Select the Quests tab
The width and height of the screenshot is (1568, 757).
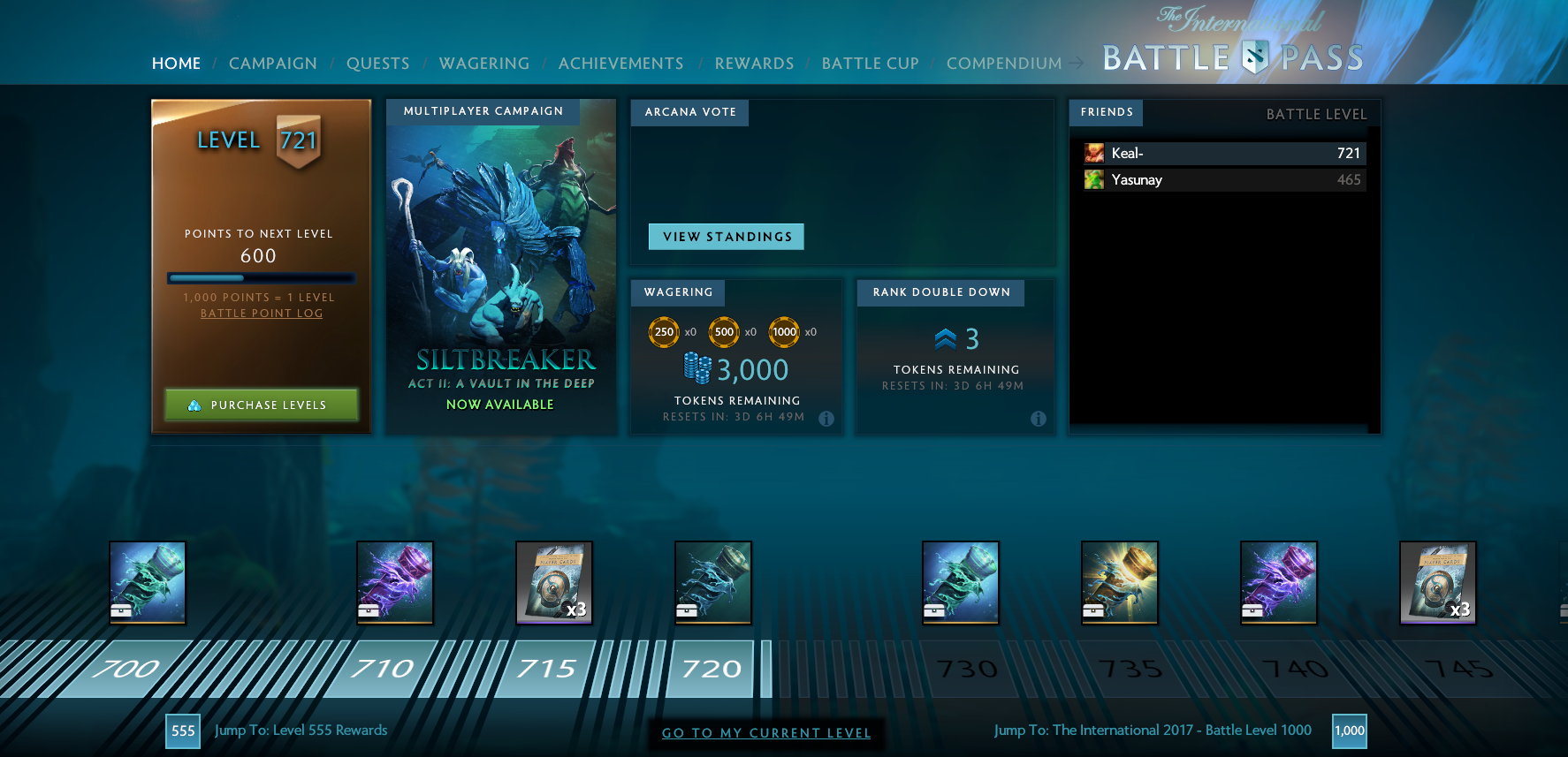click(x=378, y=63)
